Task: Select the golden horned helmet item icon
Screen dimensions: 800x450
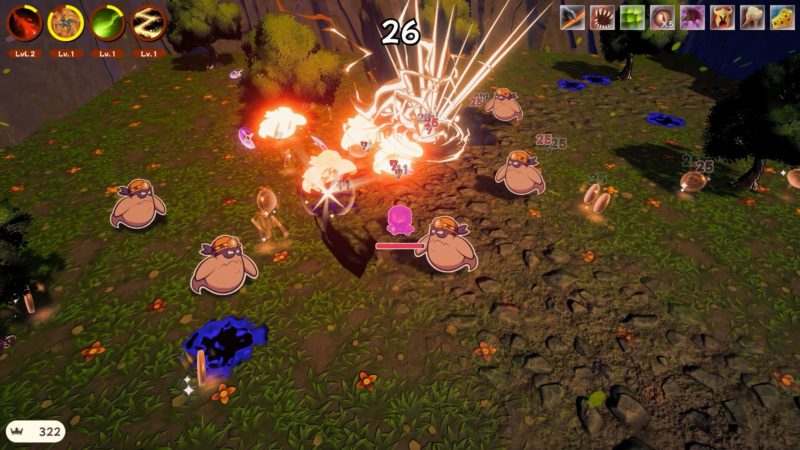Action: click(722, 17)
